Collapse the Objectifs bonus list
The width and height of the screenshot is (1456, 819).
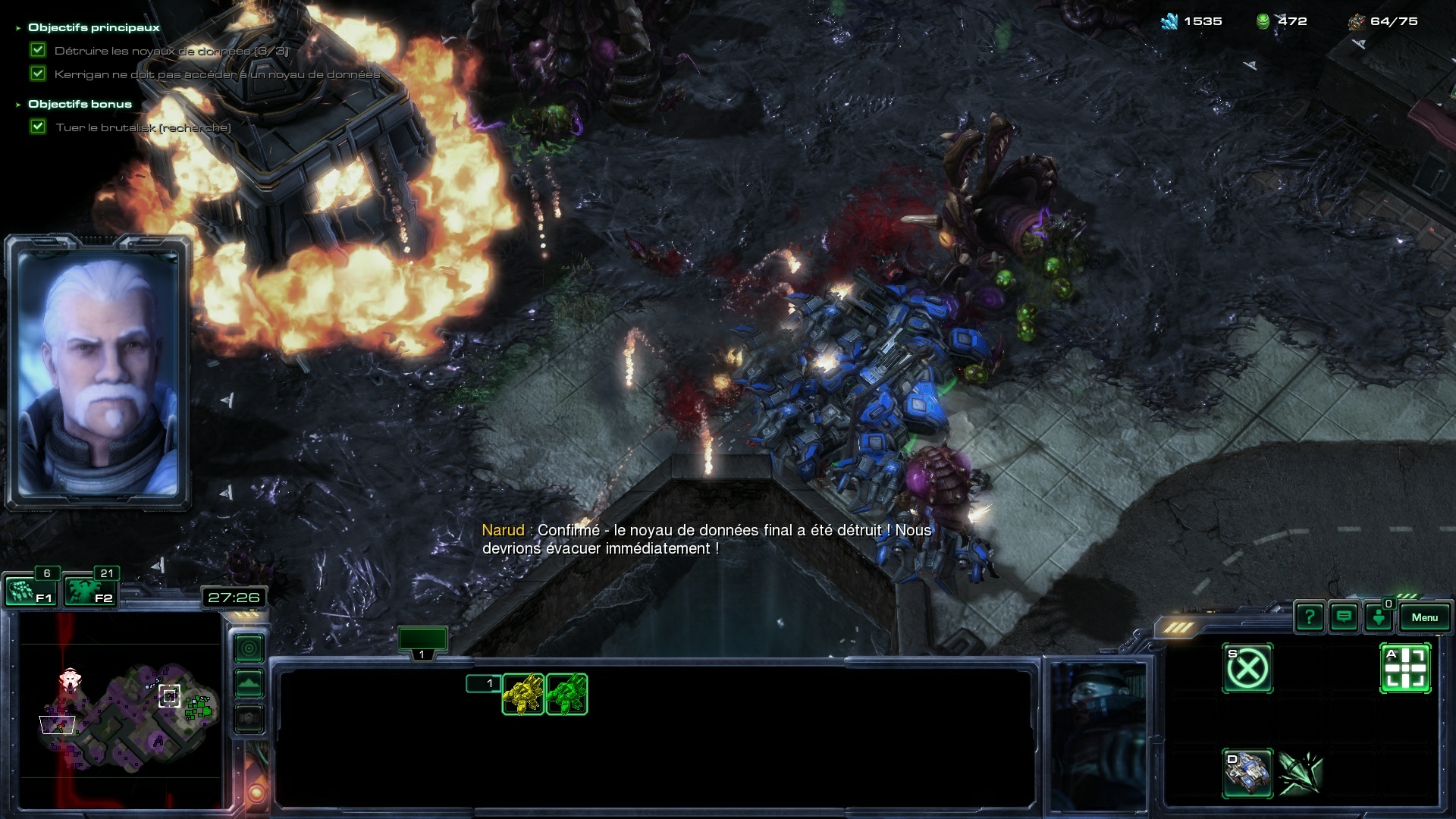(18, 105)
